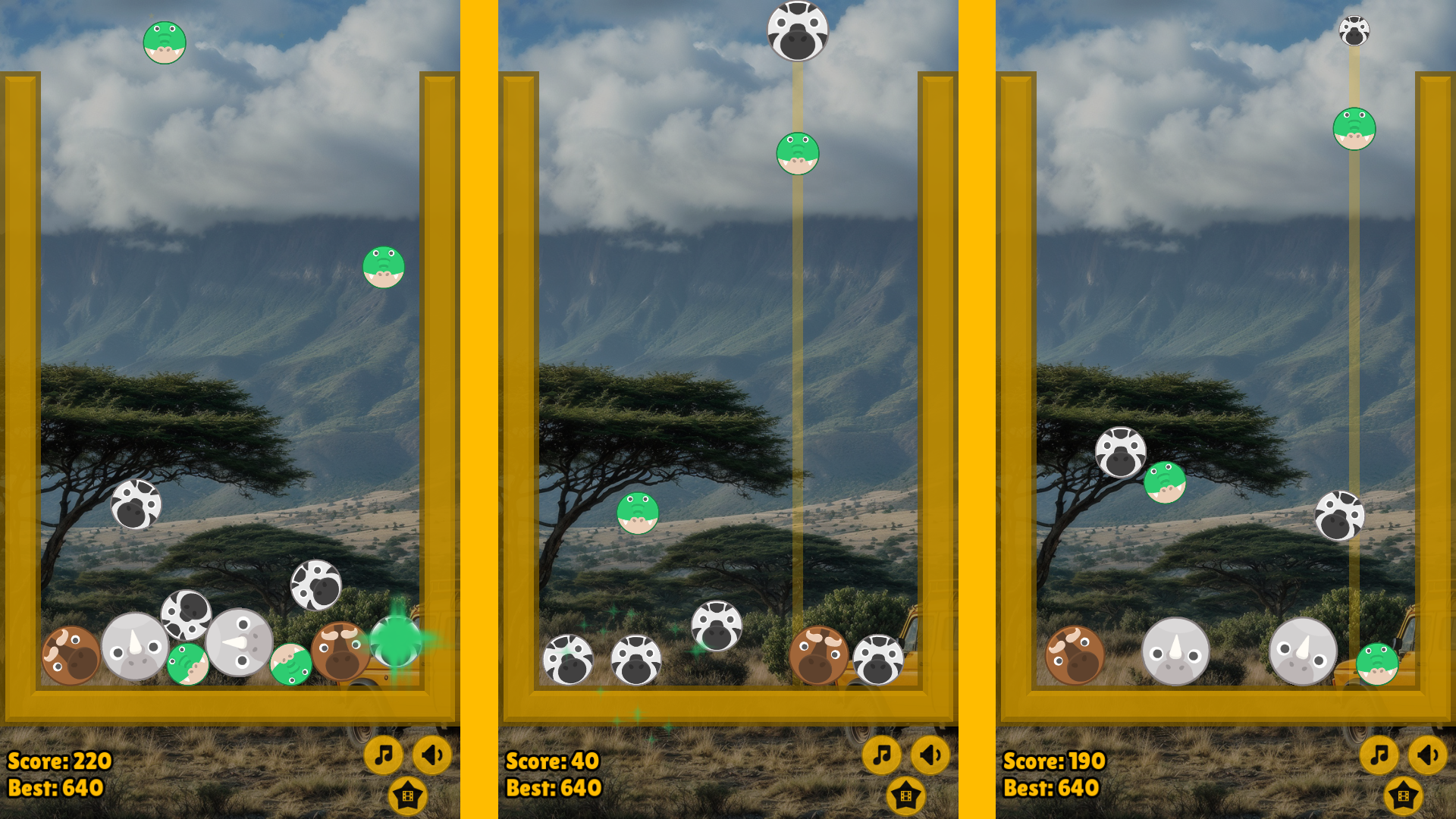
Task: Click the music note icon in right panel
Action: [1379, 755]
